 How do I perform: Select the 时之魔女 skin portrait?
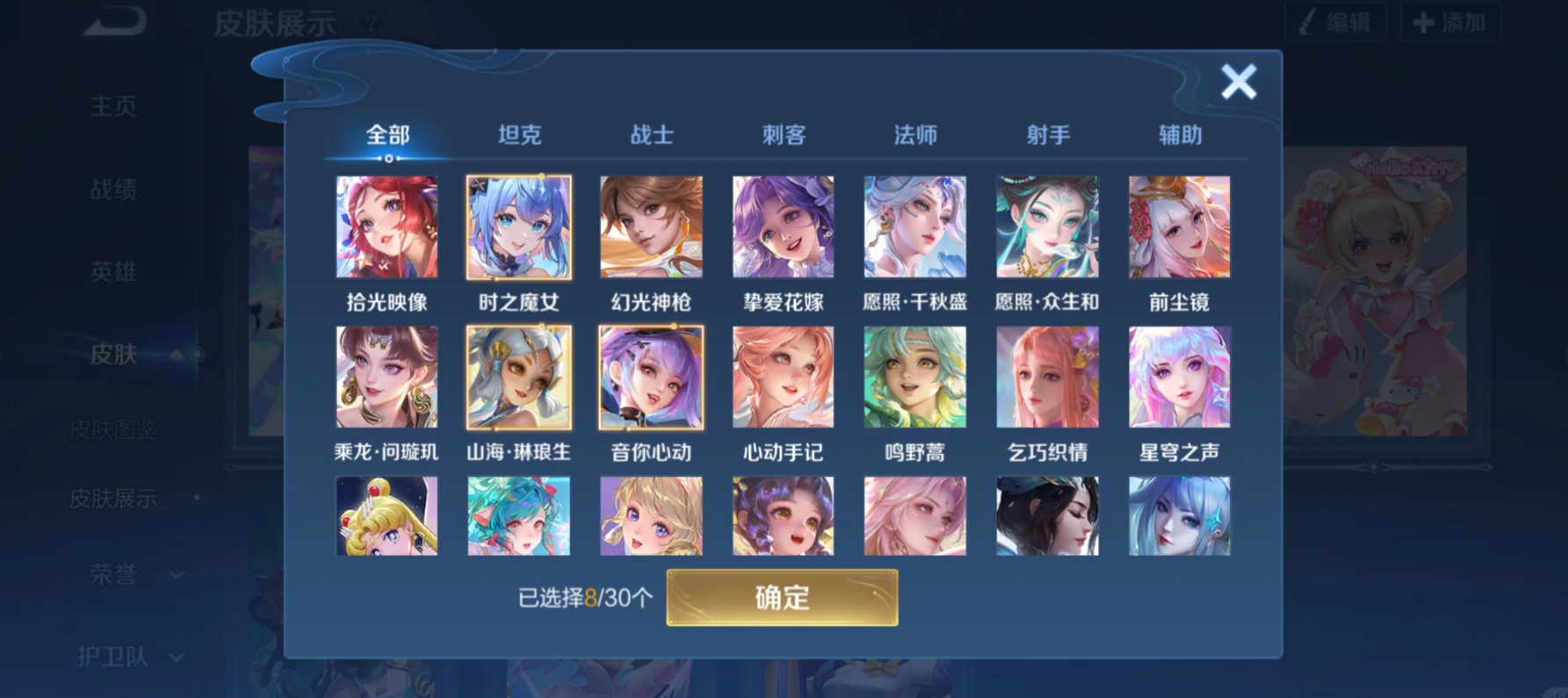pos(519,227)
